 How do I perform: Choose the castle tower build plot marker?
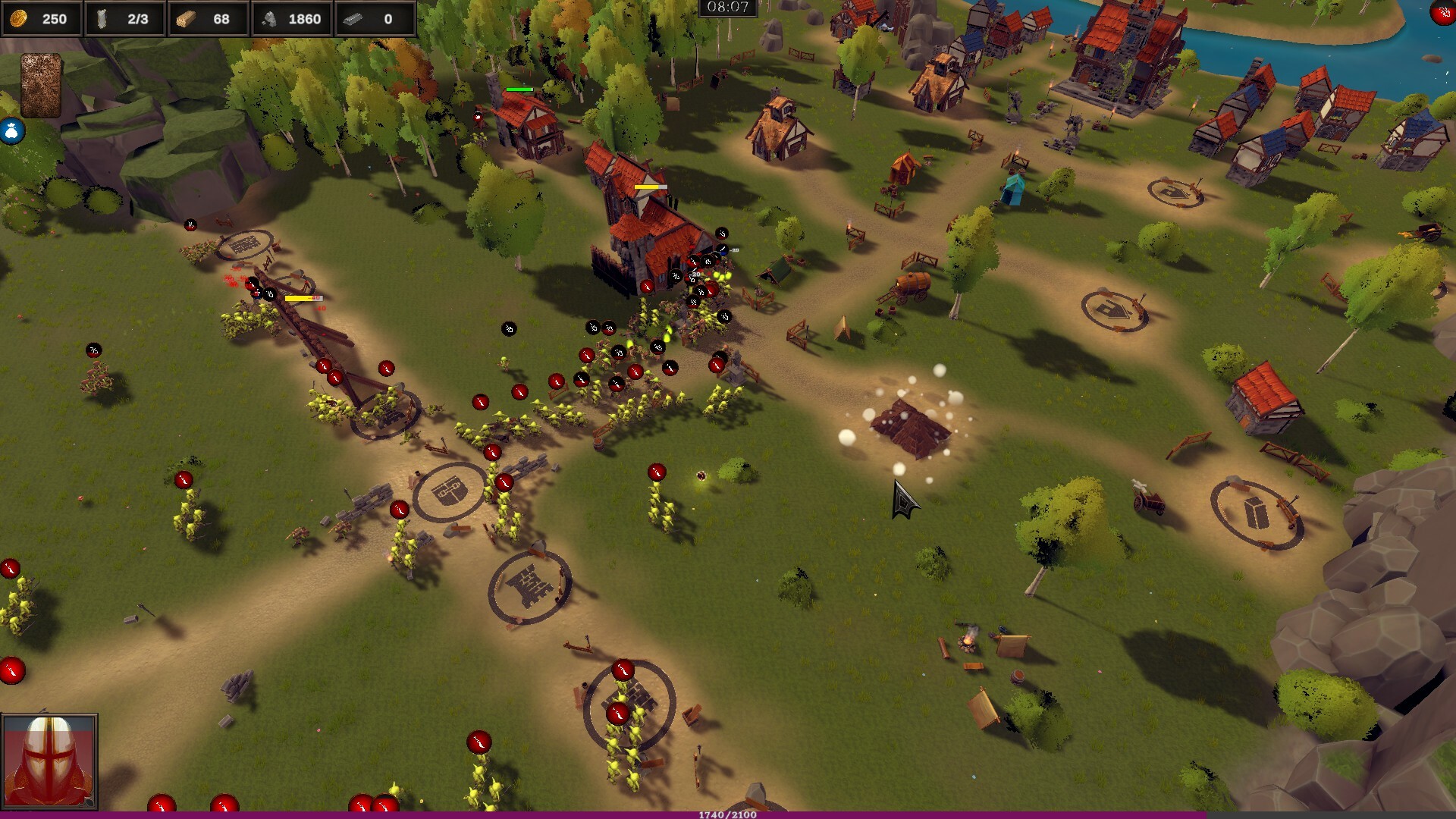click(529, 587)
